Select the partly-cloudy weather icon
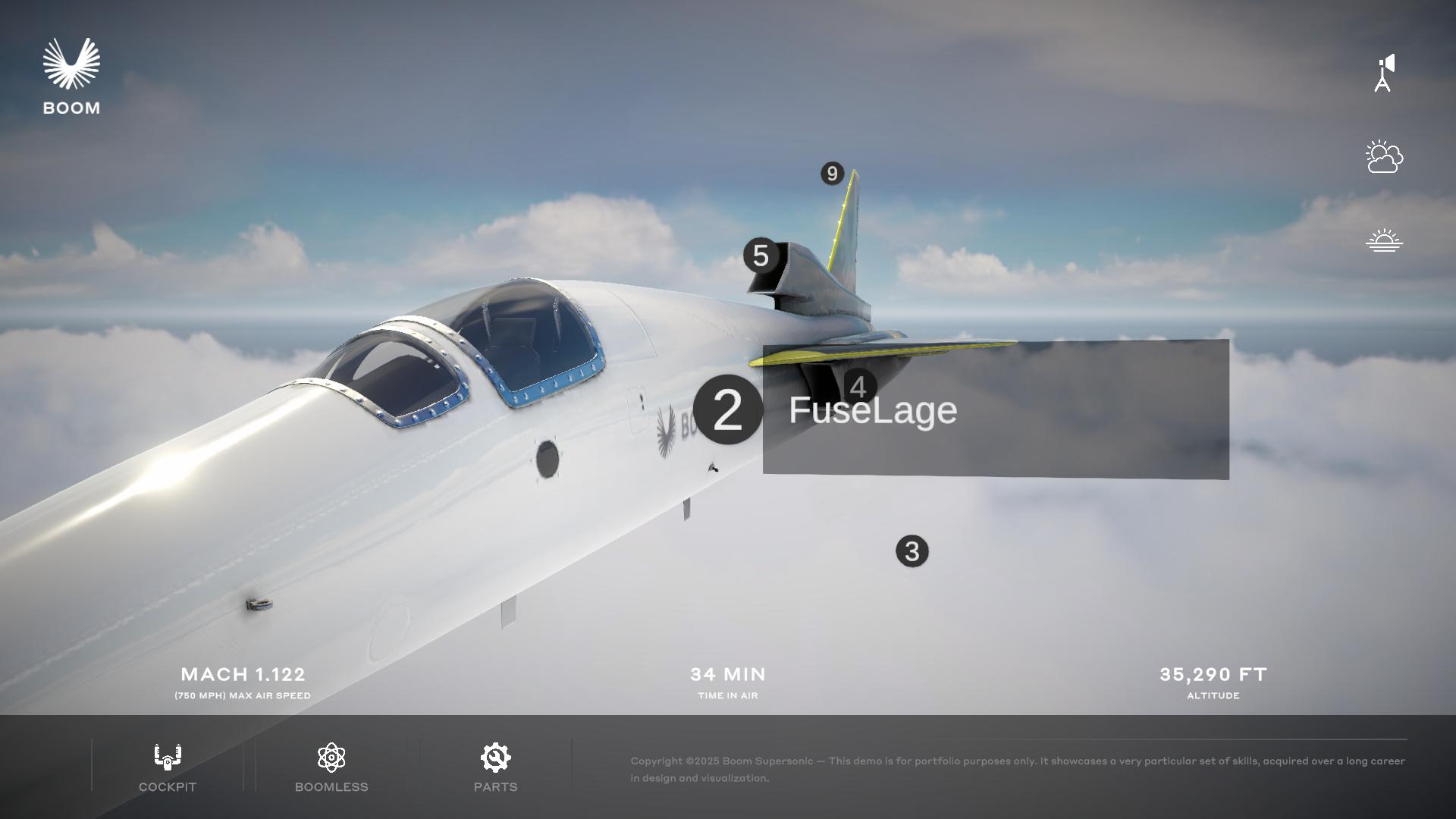 pyautogui.click(x=1385, y=158)
